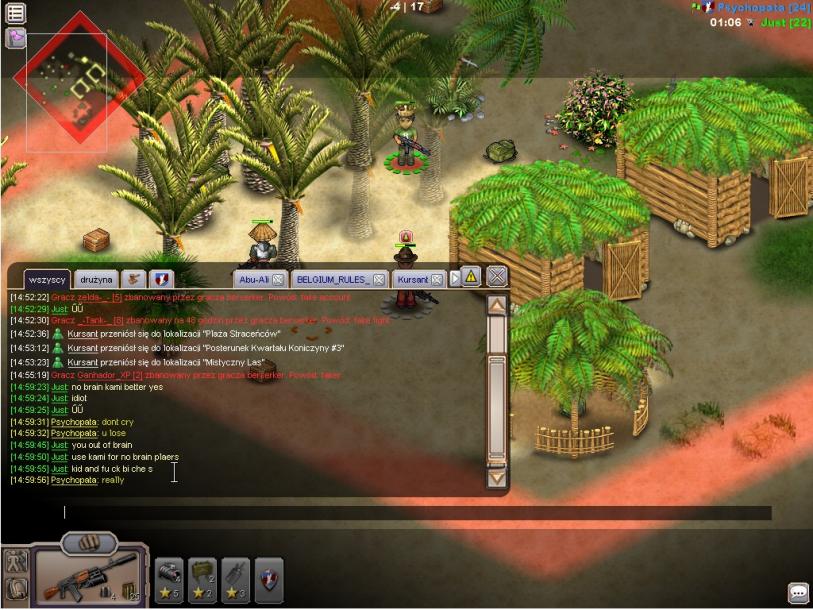Close the chat window
The height and width of the screenshot is (610, 813).
[497, 277]
